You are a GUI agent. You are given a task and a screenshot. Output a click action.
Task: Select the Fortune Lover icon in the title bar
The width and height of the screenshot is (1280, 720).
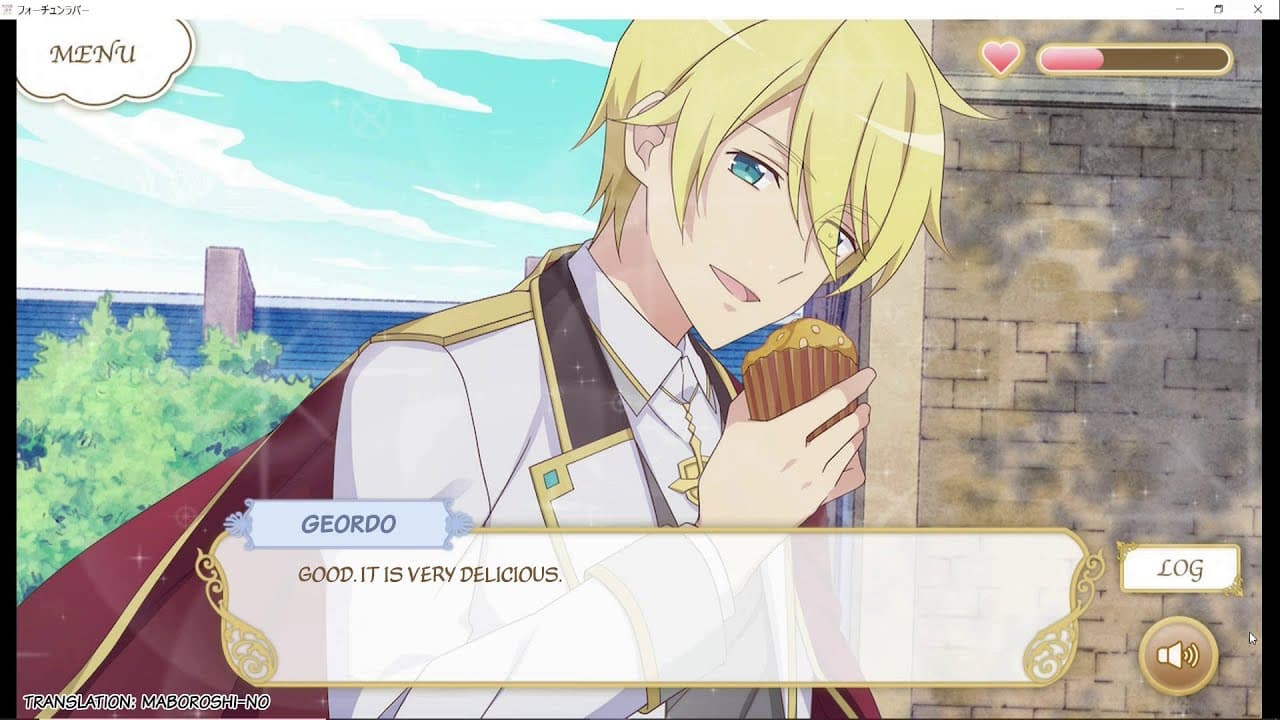point(8,7)
